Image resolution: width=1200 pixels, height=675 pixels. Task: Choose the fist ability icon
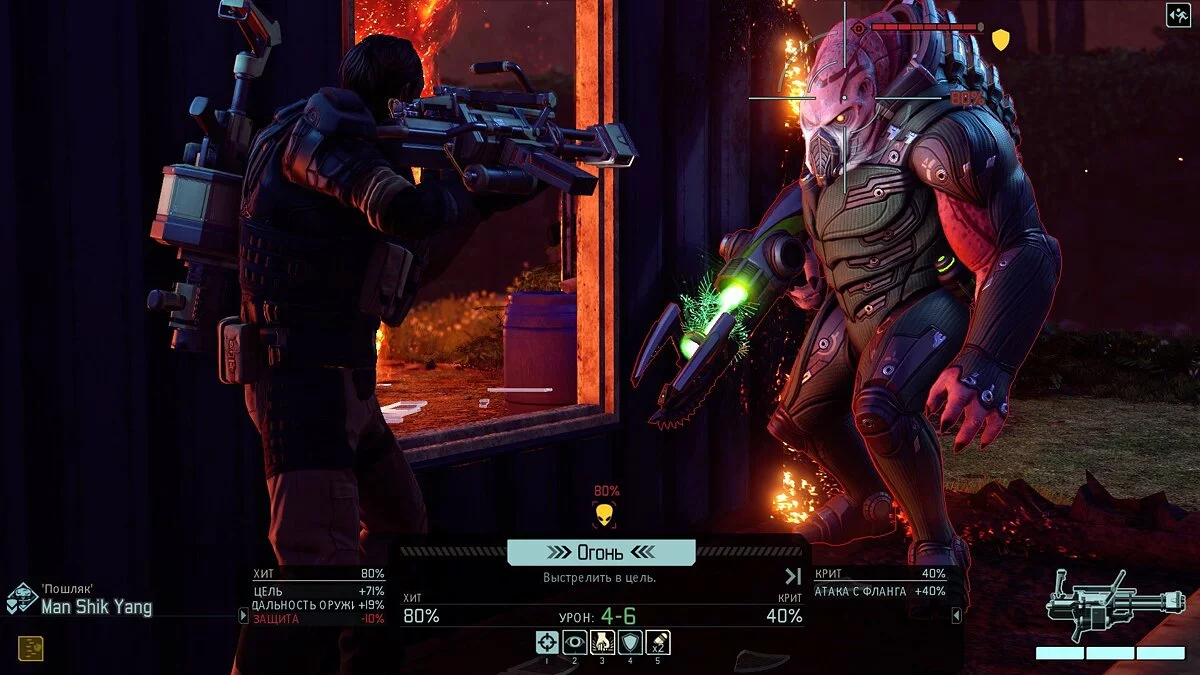603,643
